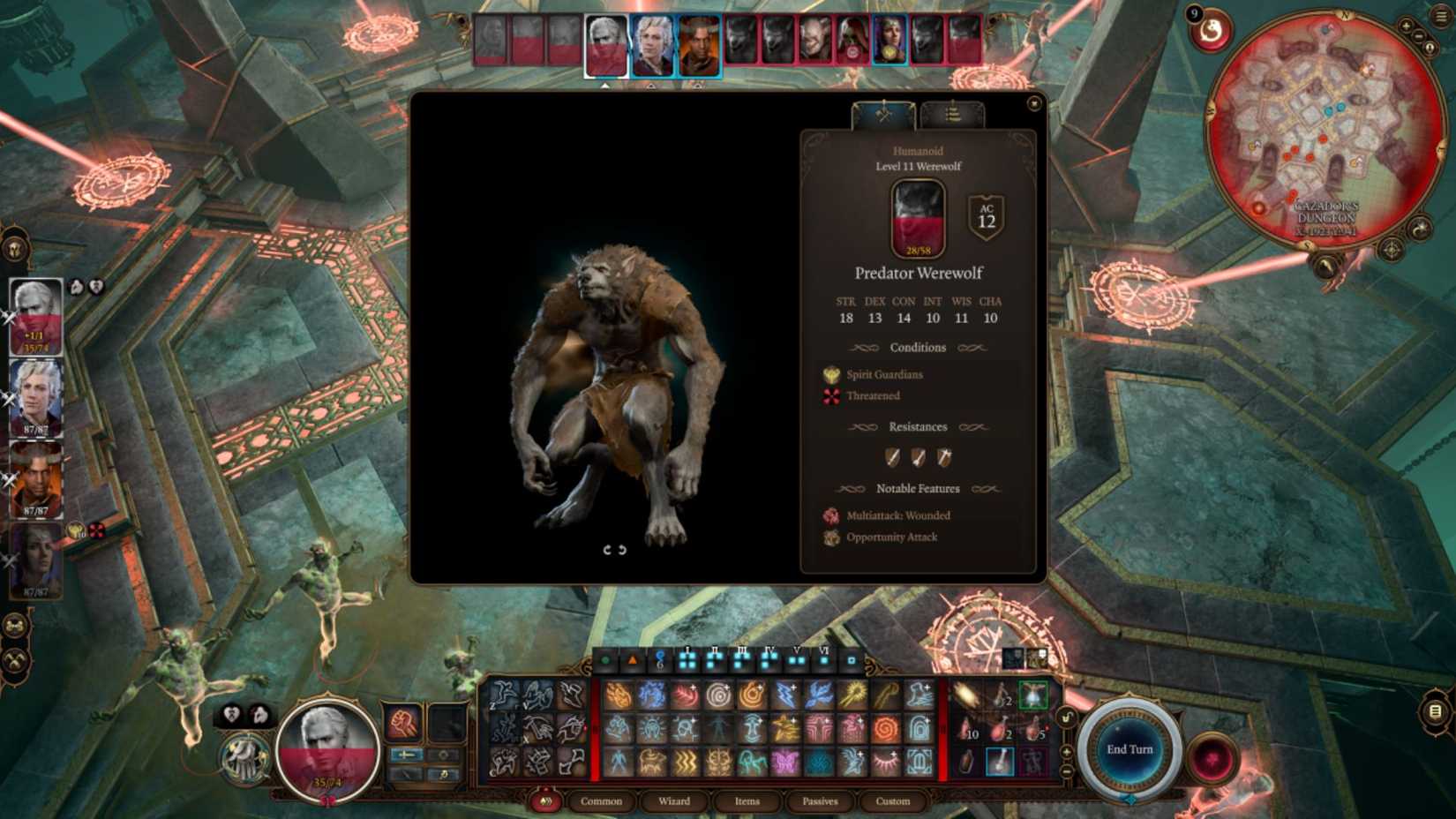
Task: Swap weapon sets next to the portrait
Action: point(403,755)
